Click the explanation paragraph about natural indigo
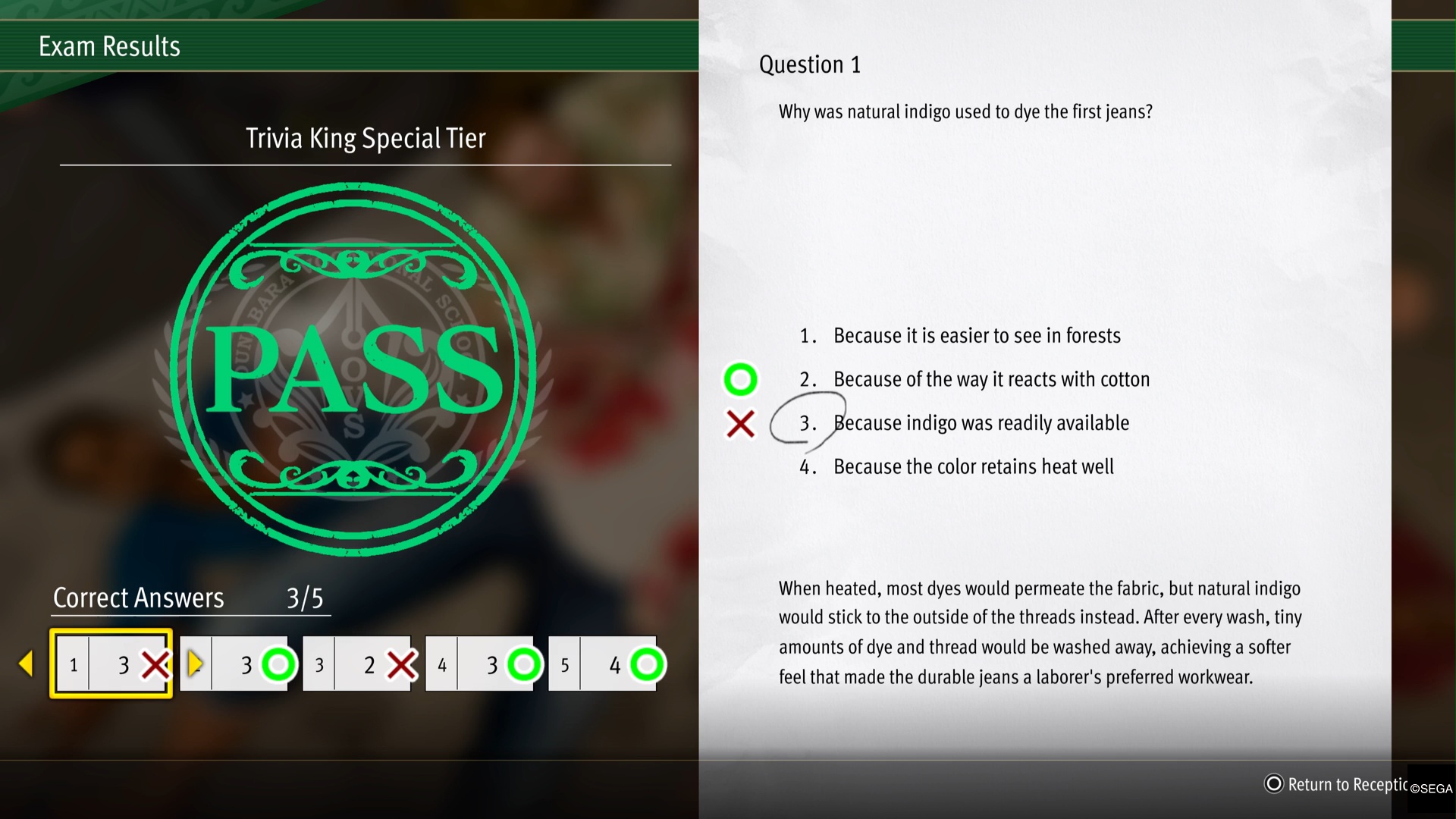The image size is (1456, 819). 1040,632
